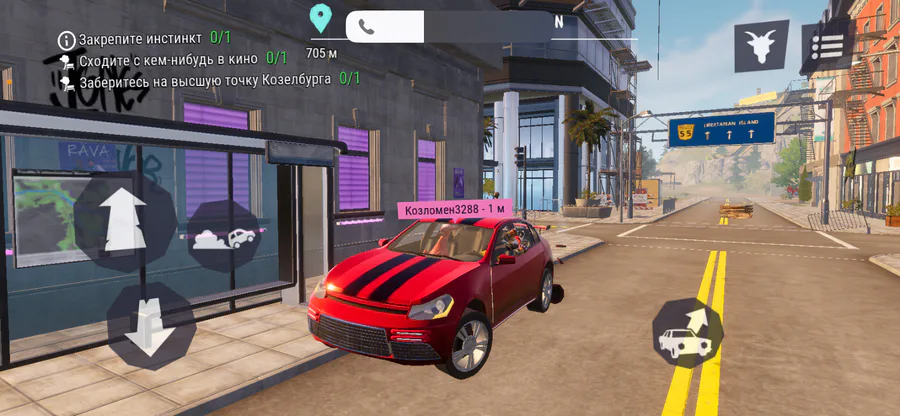The width and height of the screenshot is (900, 416).
Task: Select the "Закрепите инстинкт" objective
Action: click(144, 38)
